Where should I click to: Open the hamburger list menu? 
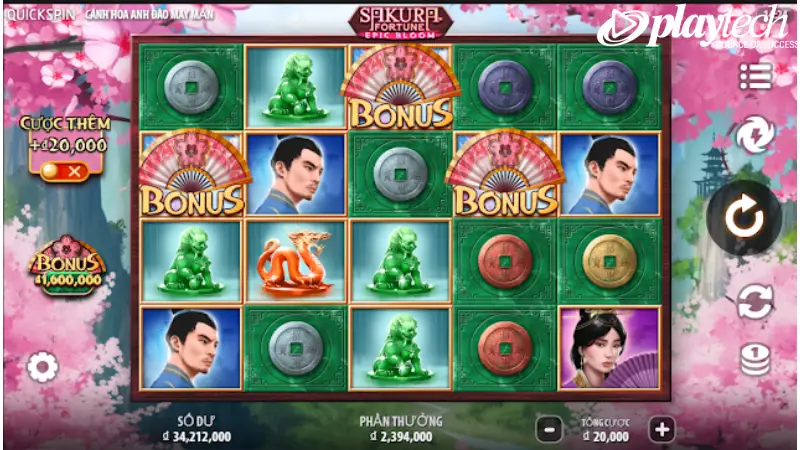[x=755, y=76]
